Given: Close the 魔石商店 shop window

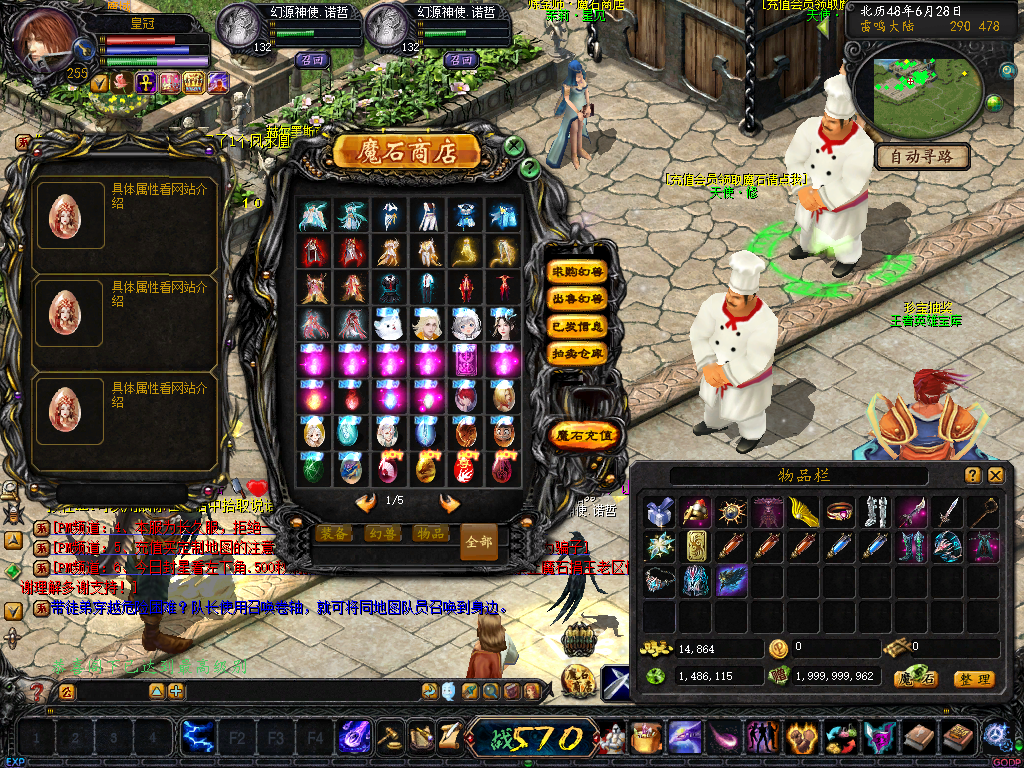Looking at the screenshot, I should [x=514, y=146].
